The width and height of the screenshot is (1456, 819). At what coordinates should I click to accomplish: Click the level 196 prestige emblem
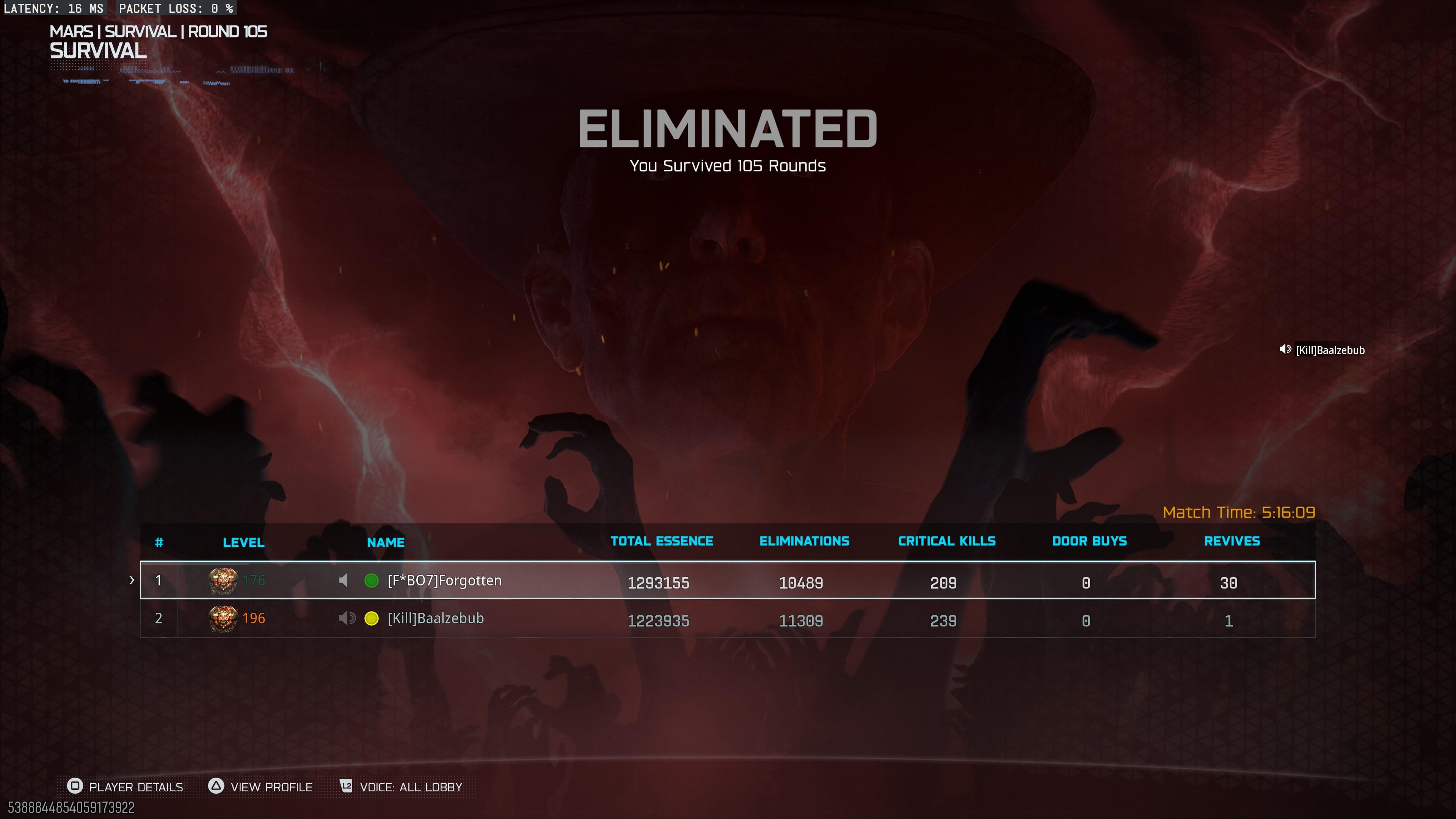[x=223, y=618]
